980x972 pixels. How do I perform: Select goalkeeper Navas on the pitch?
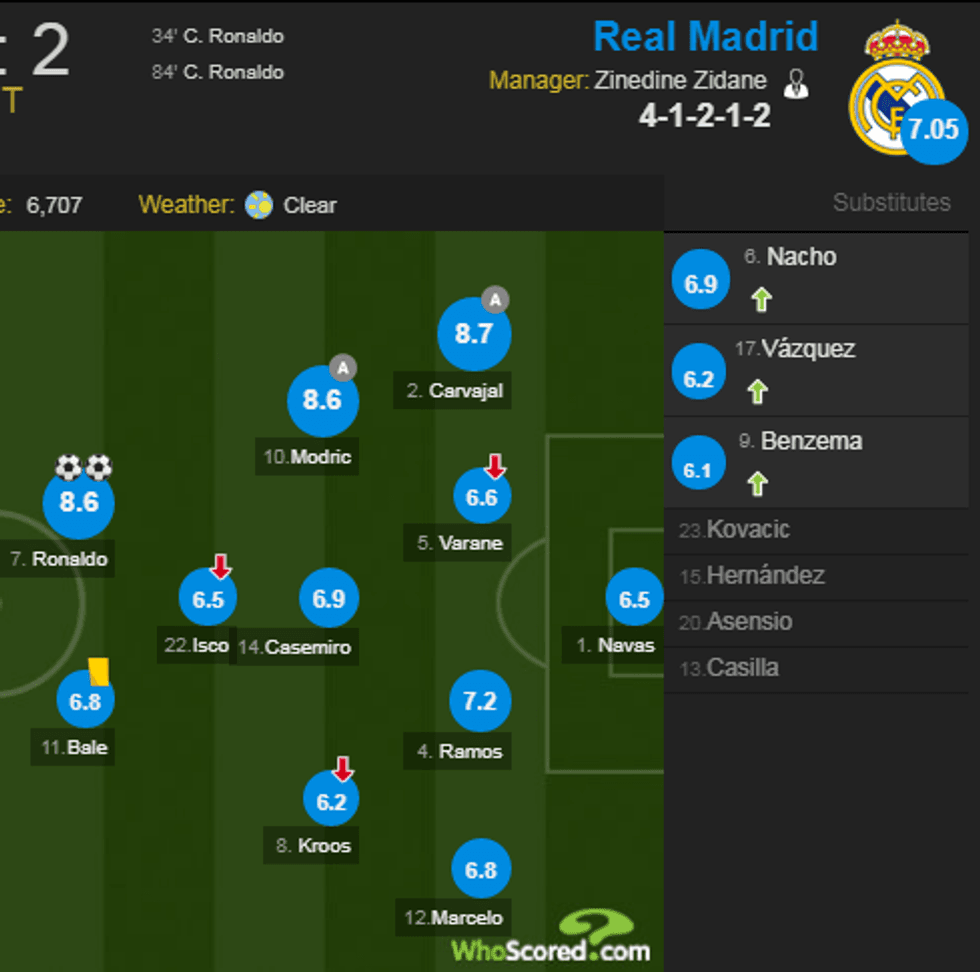[634, 600]
